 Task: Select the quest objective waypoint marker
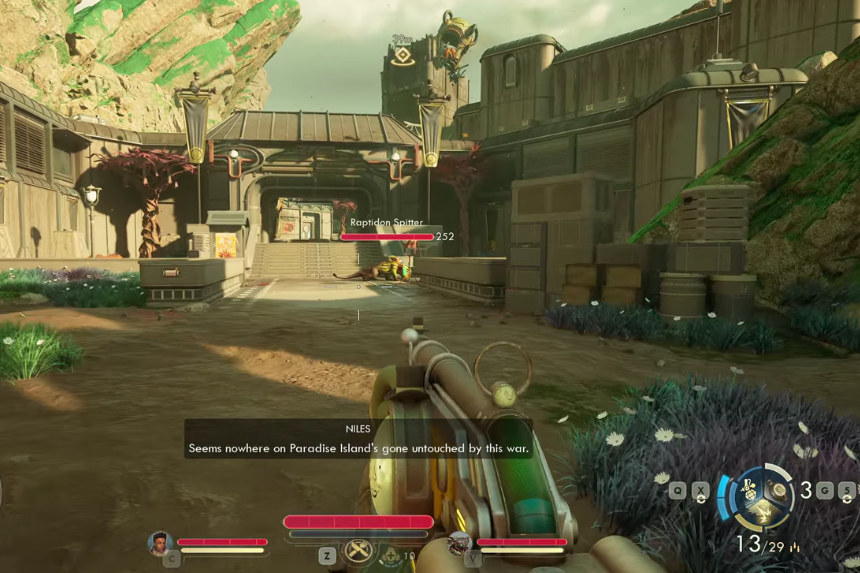tap(403, 56)
